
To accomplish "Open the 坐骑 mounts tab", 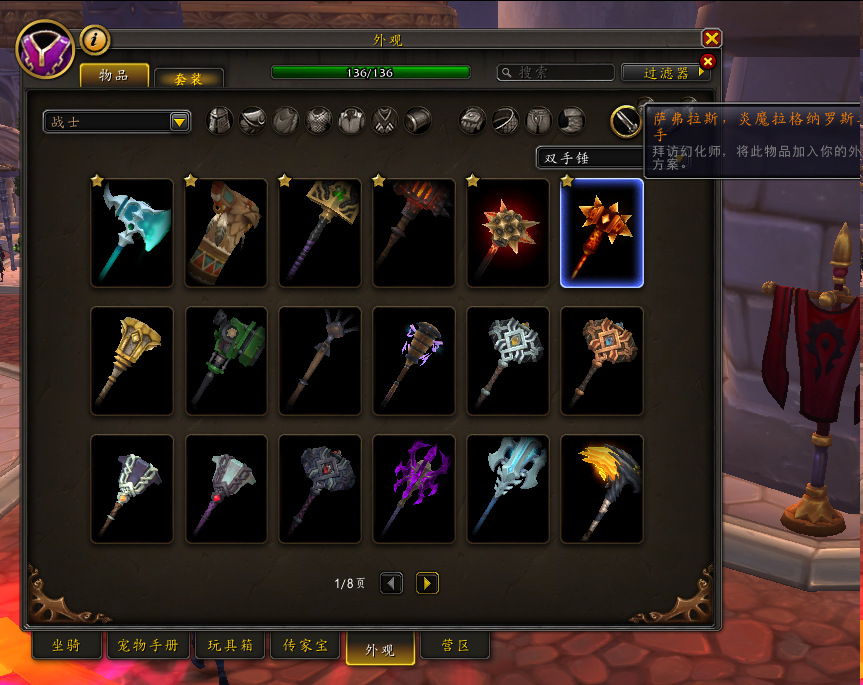I will [x=66, y=646].
